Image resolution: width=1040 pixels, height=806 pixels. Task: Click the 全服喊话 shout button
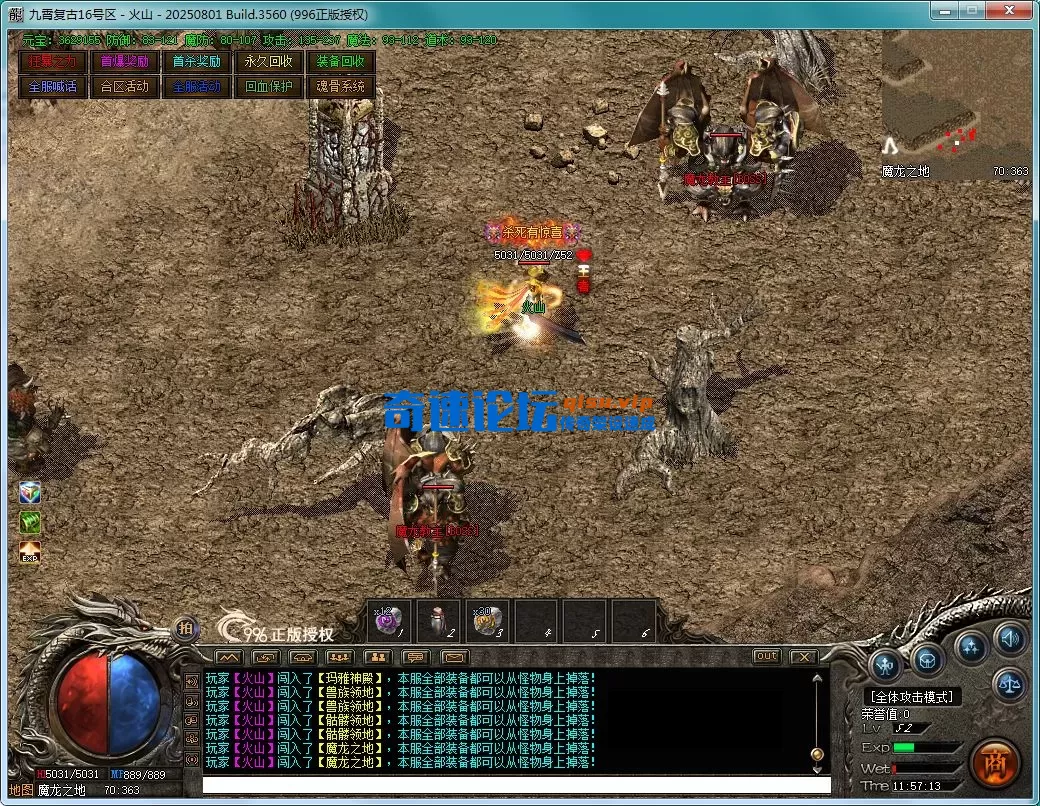[x=52, y=86]
